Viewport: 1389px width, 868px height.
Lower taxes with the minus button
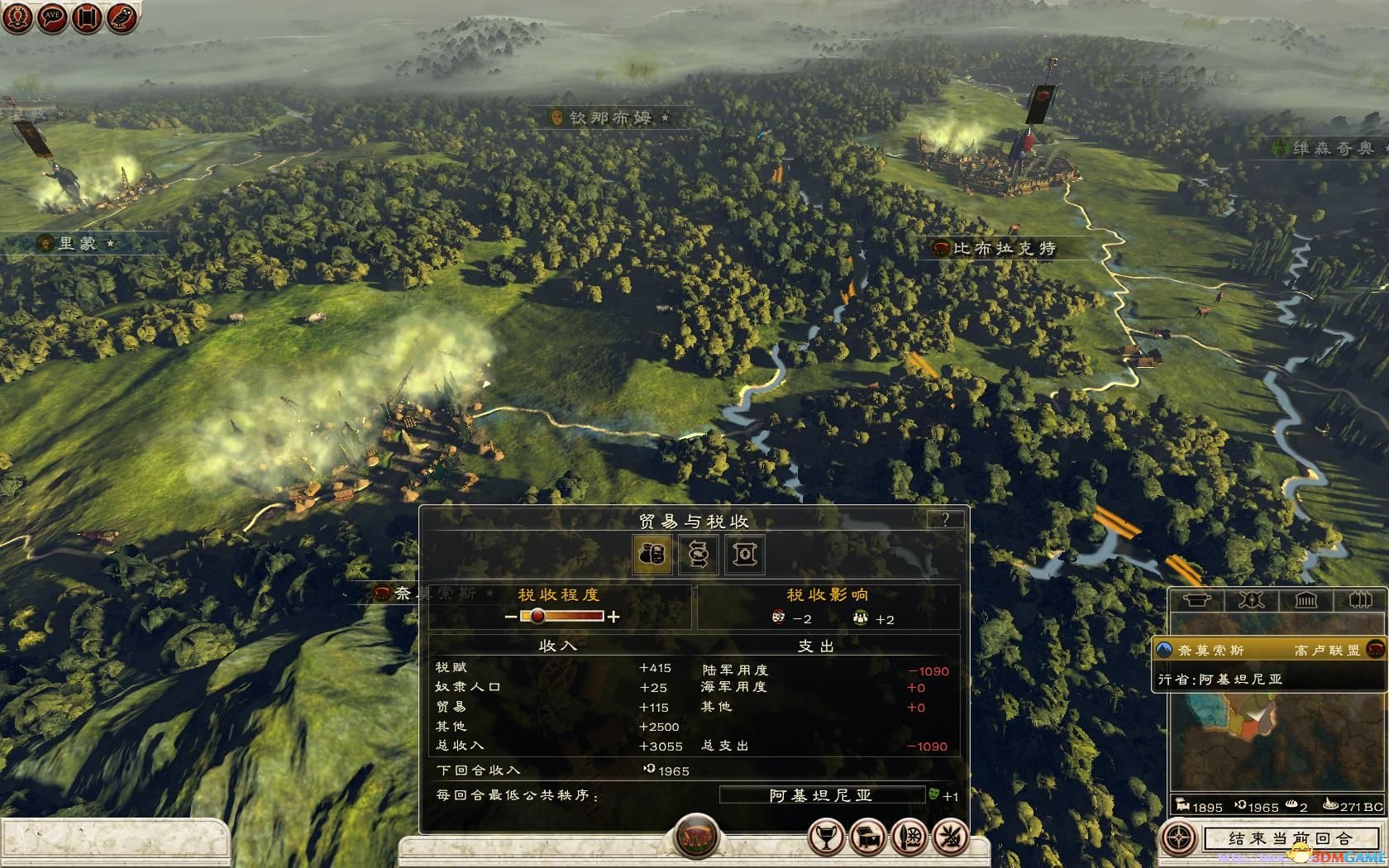pyautogui.click(x=510, y=617)
